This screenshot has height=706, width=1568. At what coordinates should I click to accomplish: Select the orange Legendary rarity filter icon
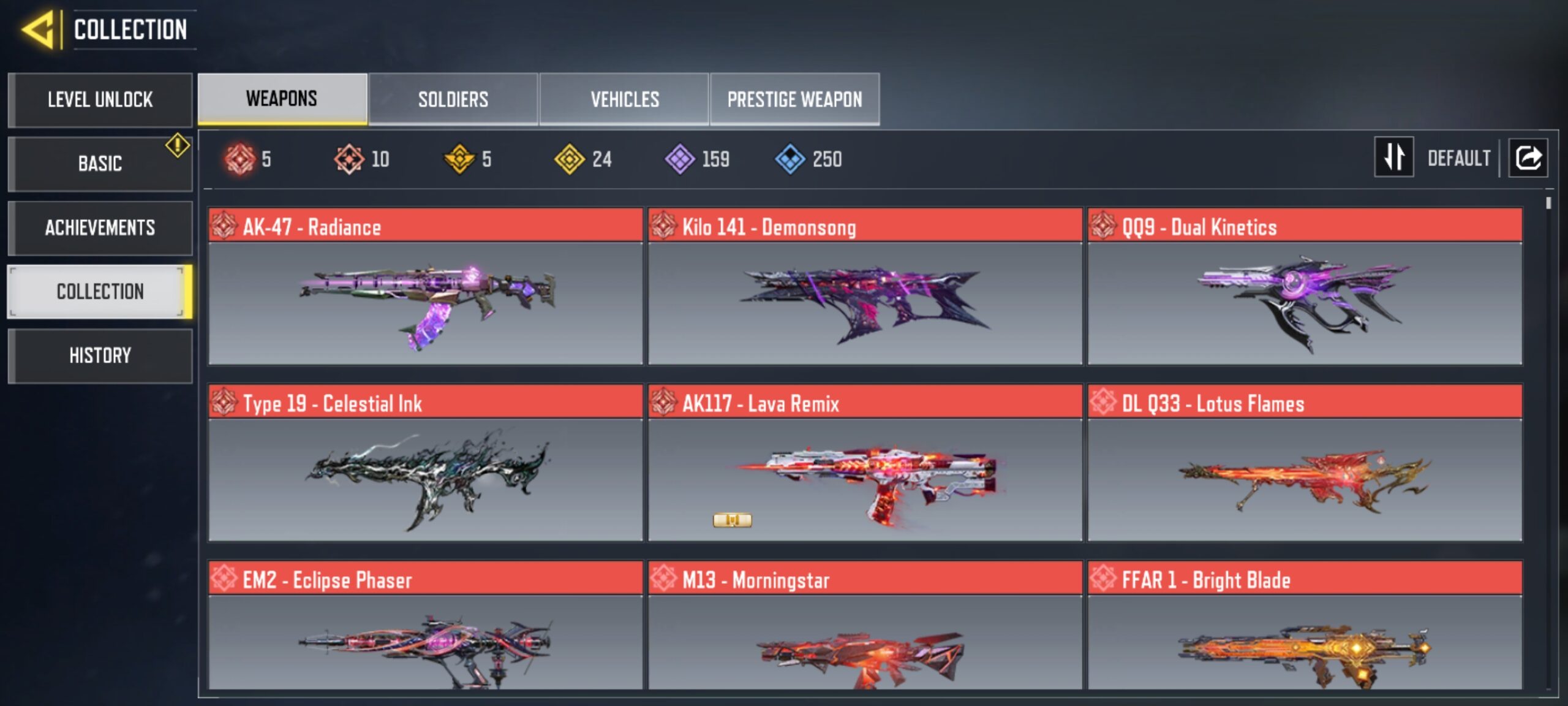click(349, 159)
